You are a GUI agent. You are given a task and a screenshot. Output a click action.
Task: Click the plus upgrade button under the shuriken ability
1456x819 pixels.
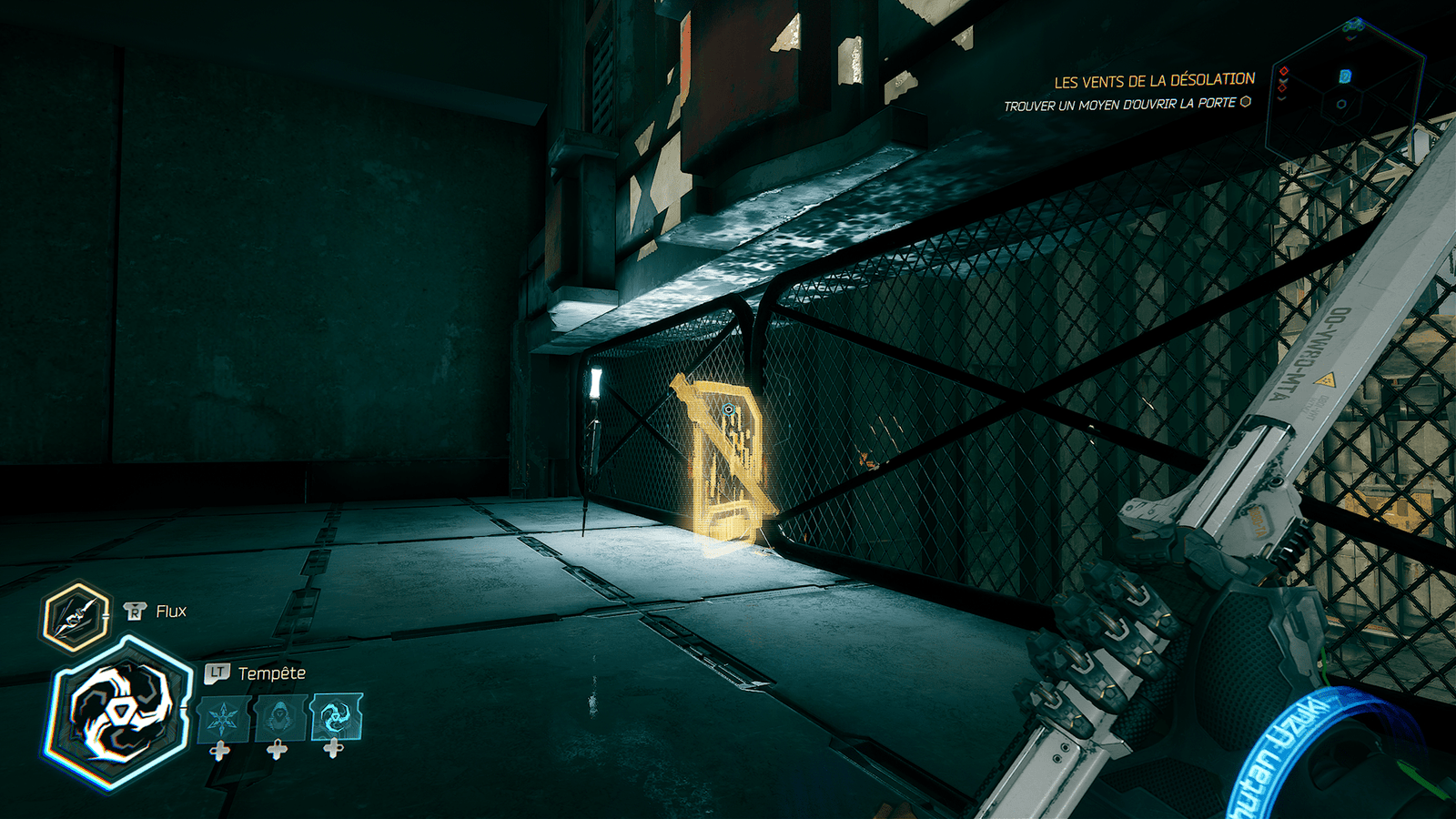219,750
